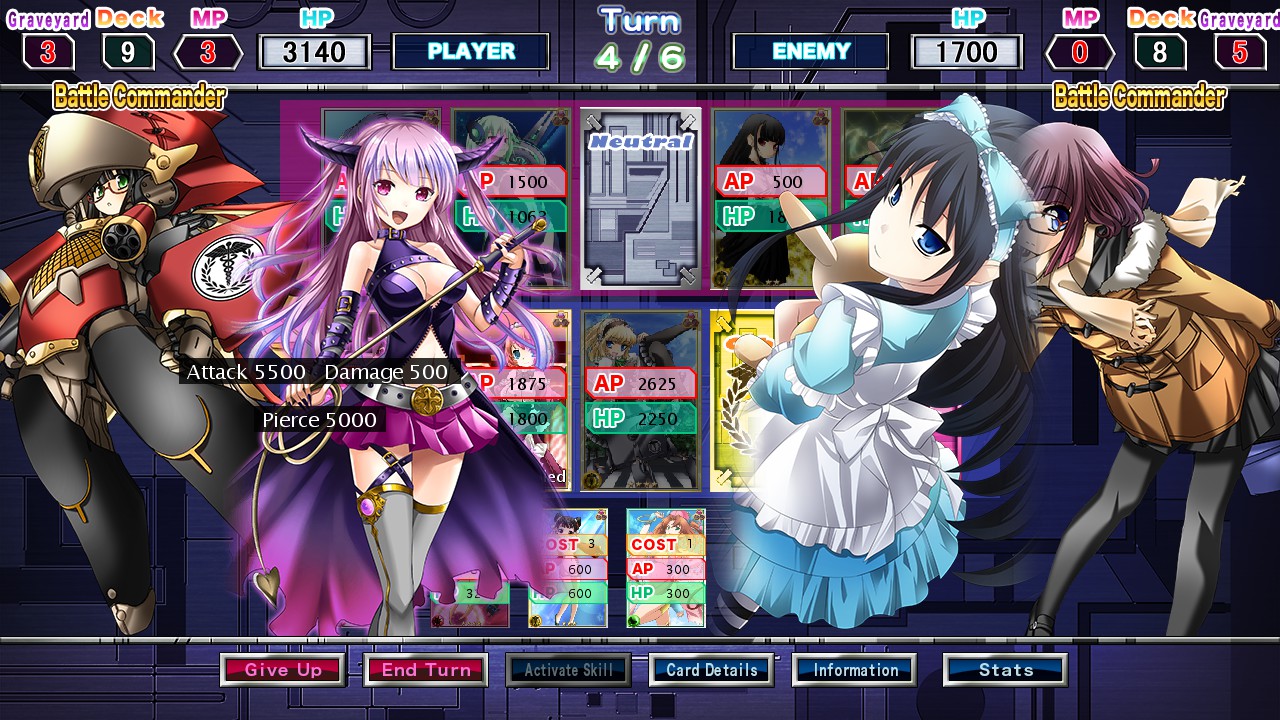Viewport: 1280px width, 720px height.
Task: End the current turn
Action: coord(426,670)
